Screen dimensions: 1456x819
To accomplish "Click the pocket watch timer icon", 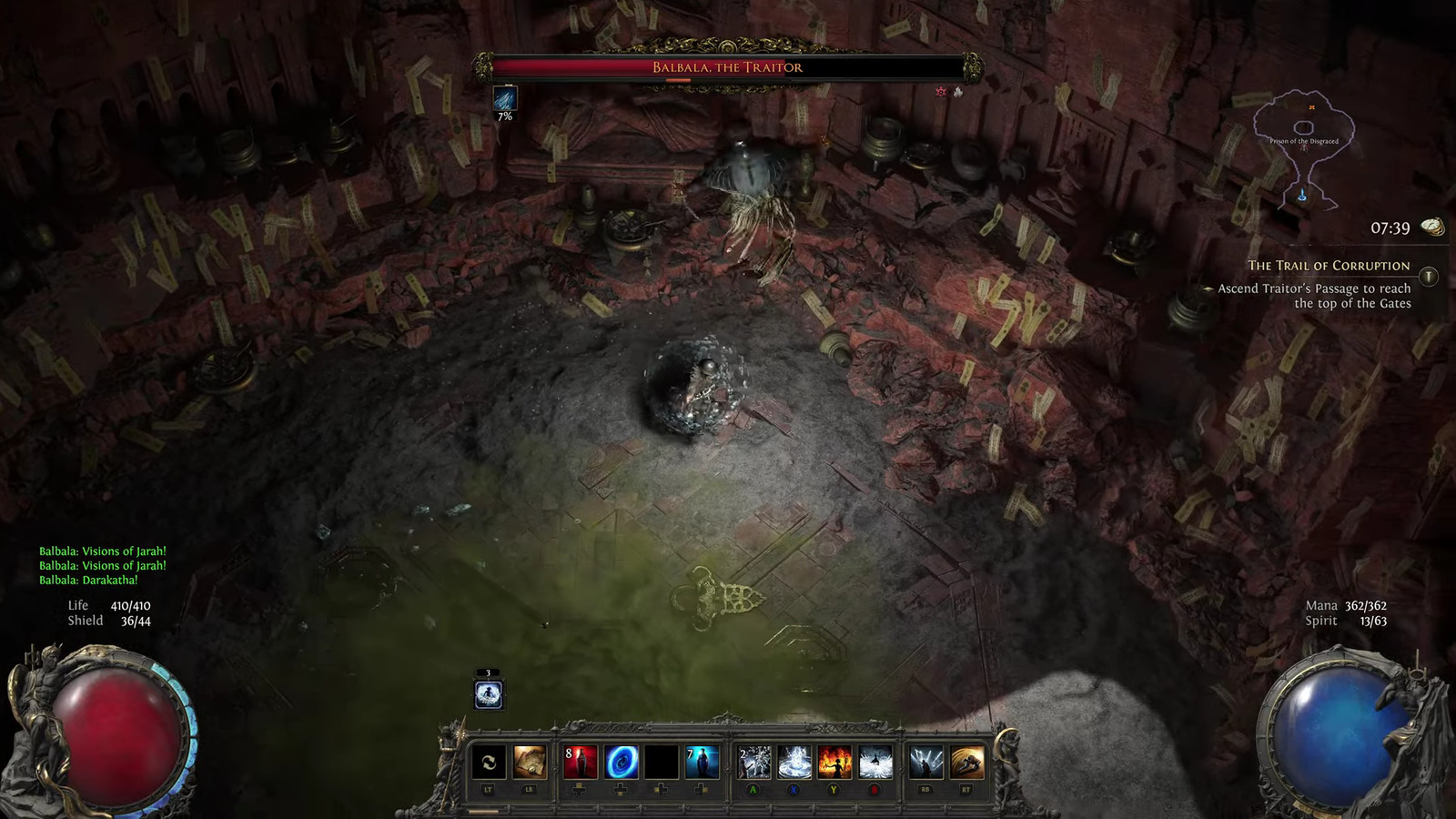I will click(x=1432, y=227).
